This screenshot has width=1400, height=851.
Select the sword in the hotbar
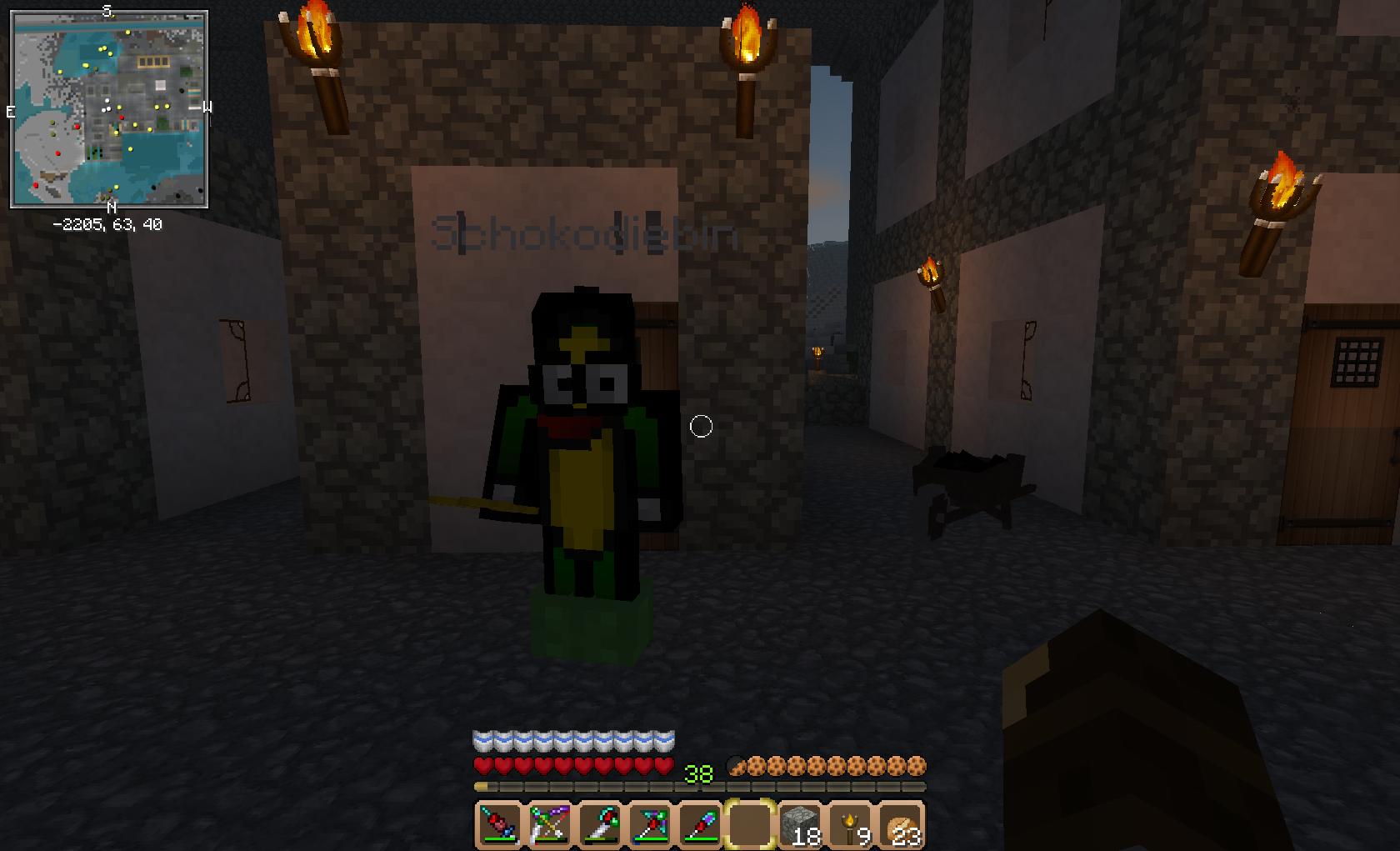tap(500, 824)
